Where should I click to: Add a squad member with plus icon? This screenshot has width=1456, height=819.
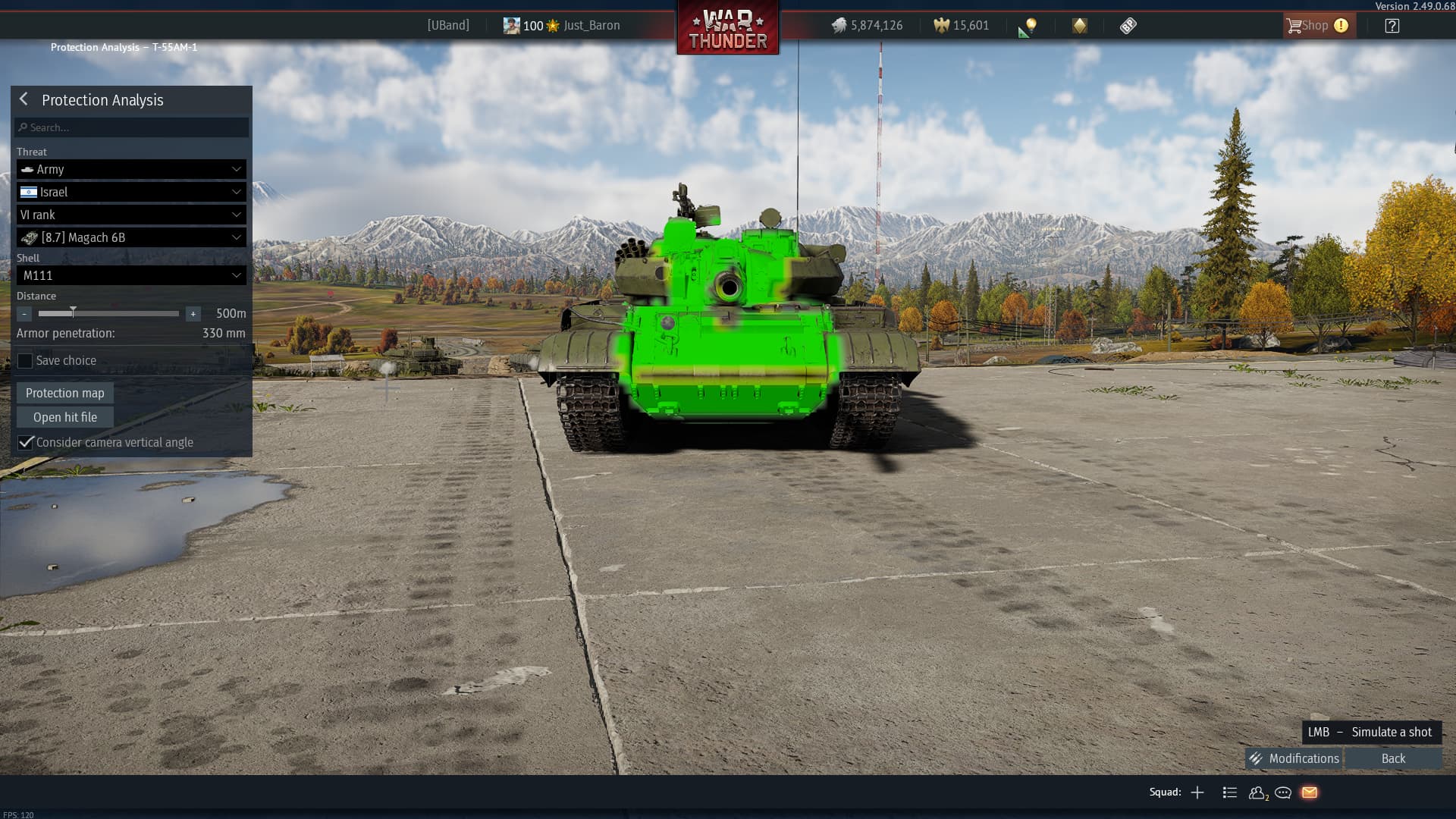pos(1197,792)
